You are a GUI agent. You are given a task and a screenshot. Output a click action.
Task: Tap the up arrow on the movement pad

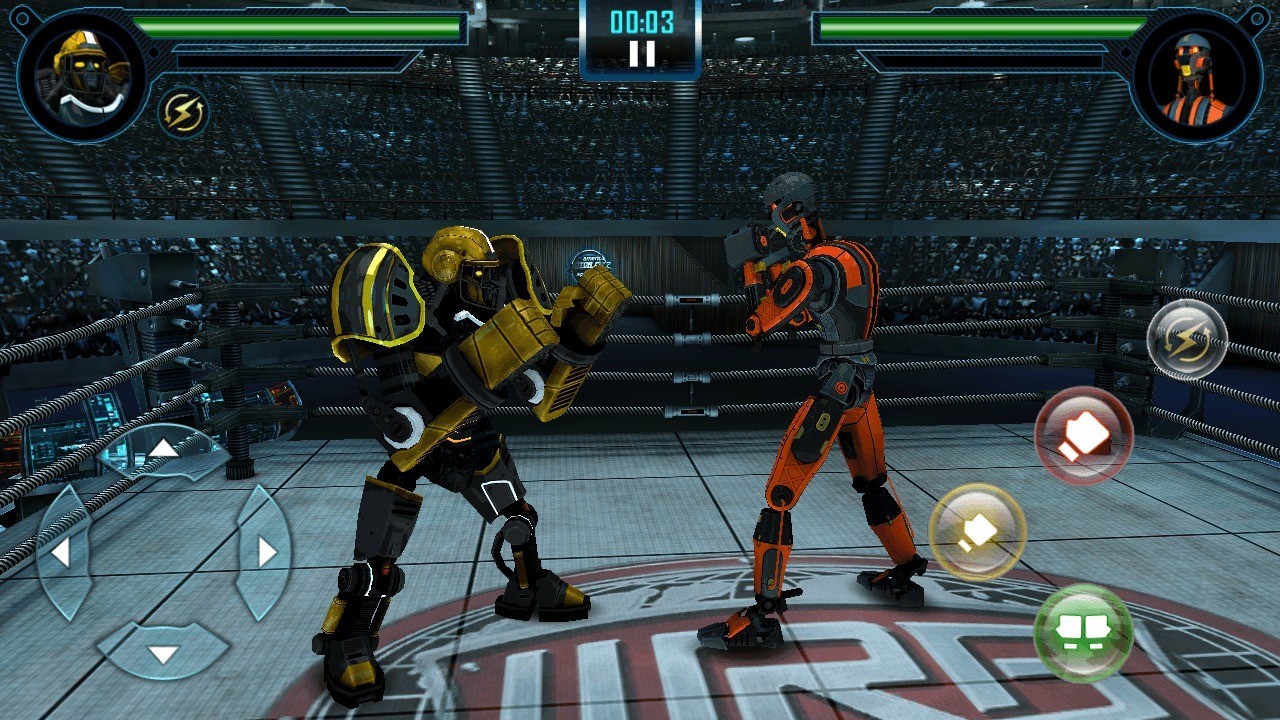(x=163, y=448)
